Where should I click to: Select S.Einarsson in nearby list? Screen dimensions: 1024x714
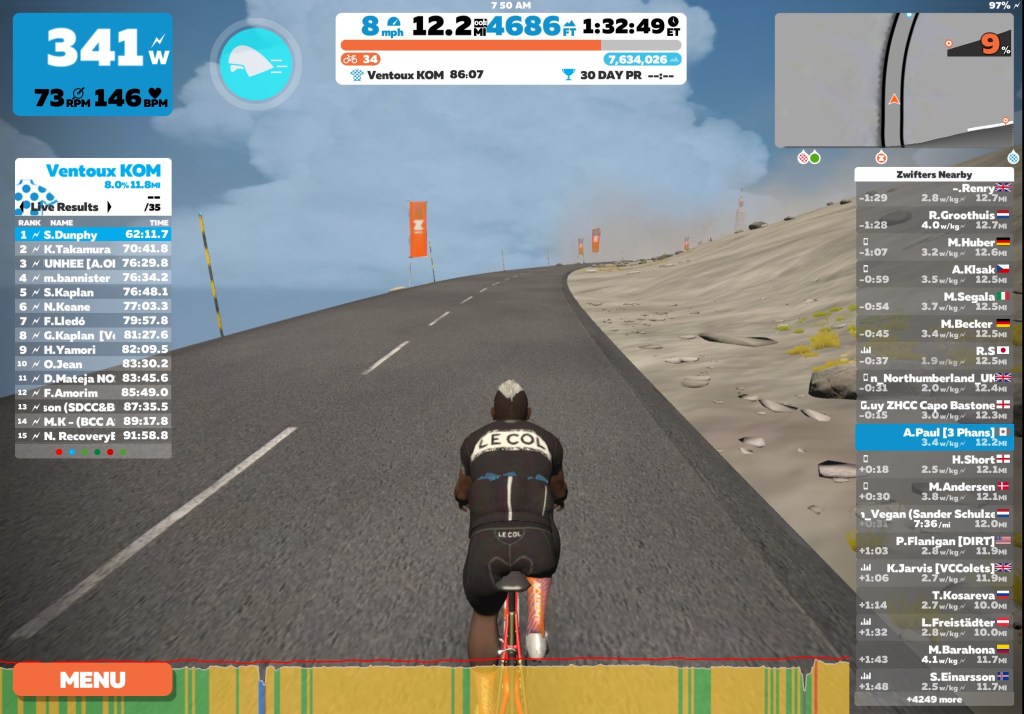click(x=934, y=681)
